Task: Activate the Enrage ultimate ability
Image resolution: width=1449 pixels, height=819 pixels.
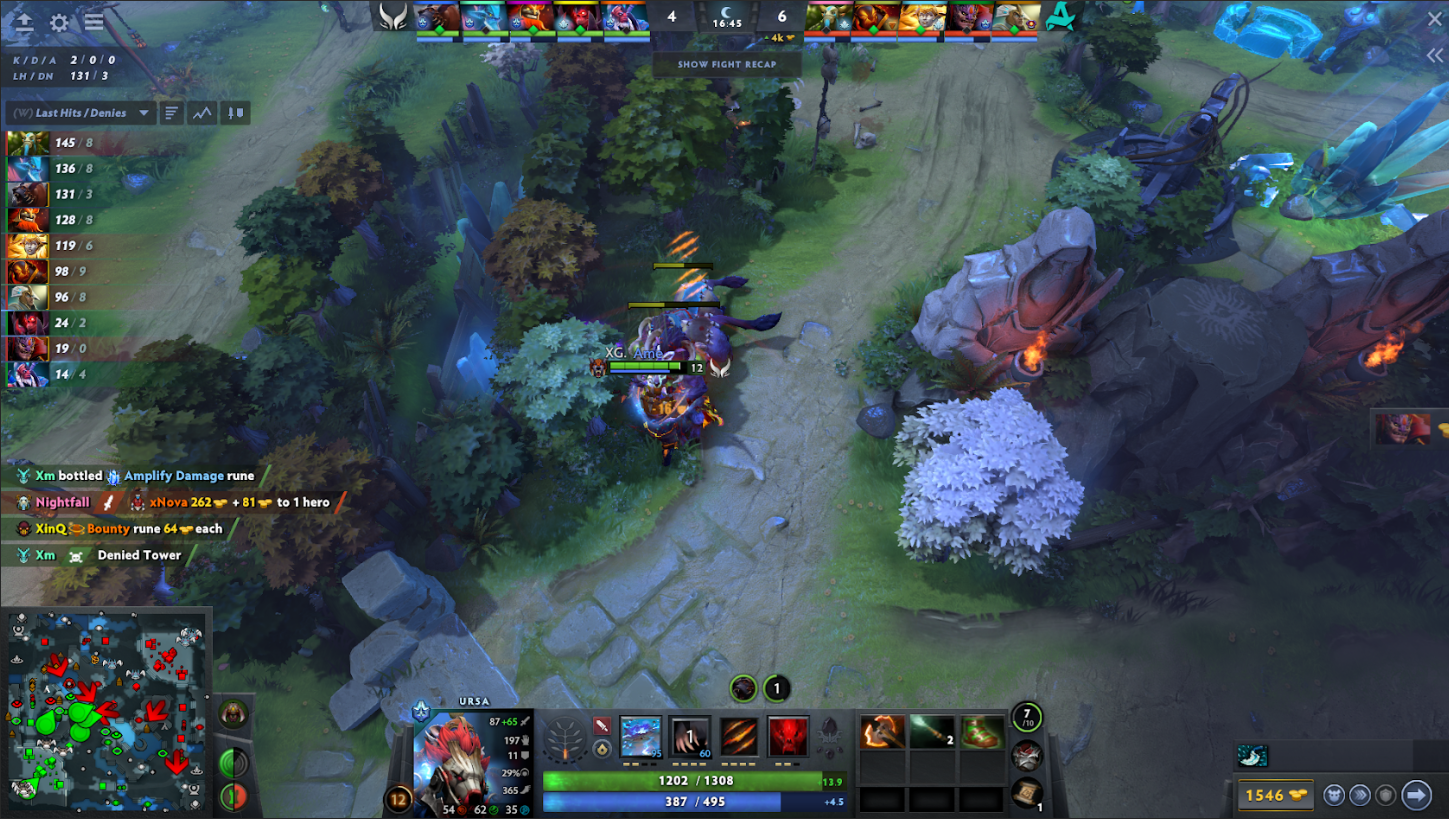Action: (788, 737)
